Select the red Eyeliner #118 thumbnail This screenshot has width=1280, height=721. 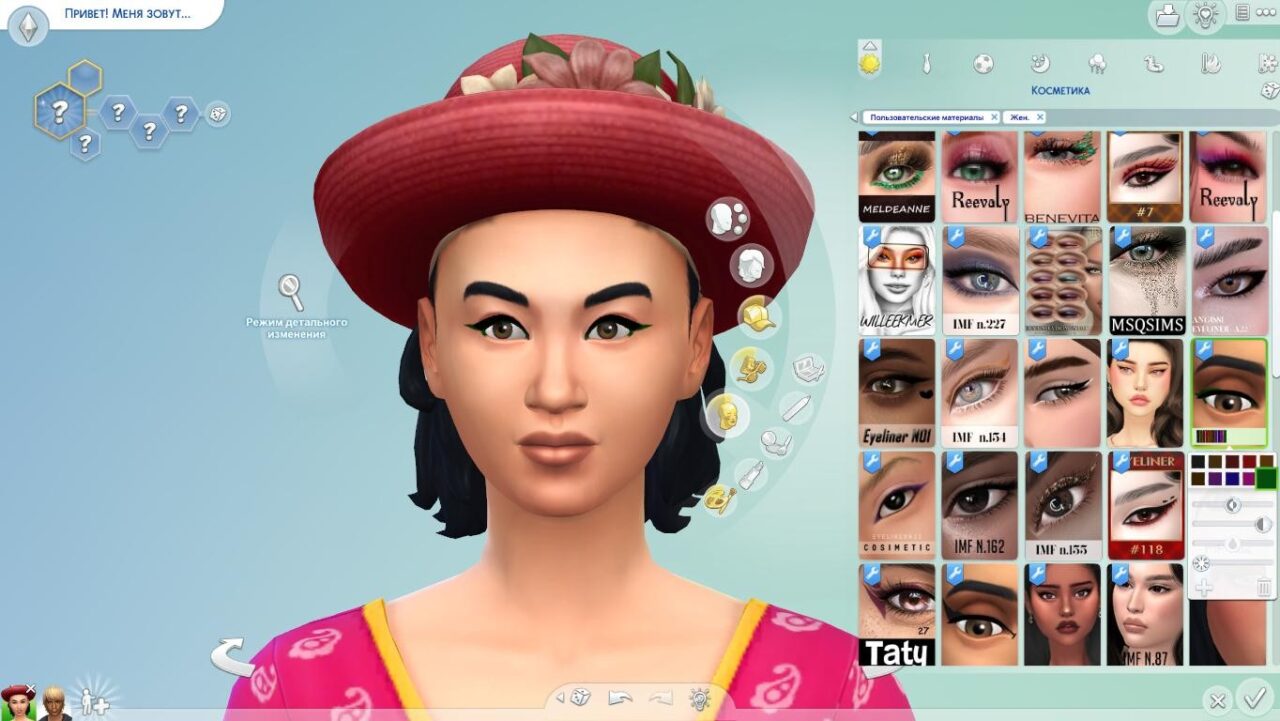(1146, 505)
